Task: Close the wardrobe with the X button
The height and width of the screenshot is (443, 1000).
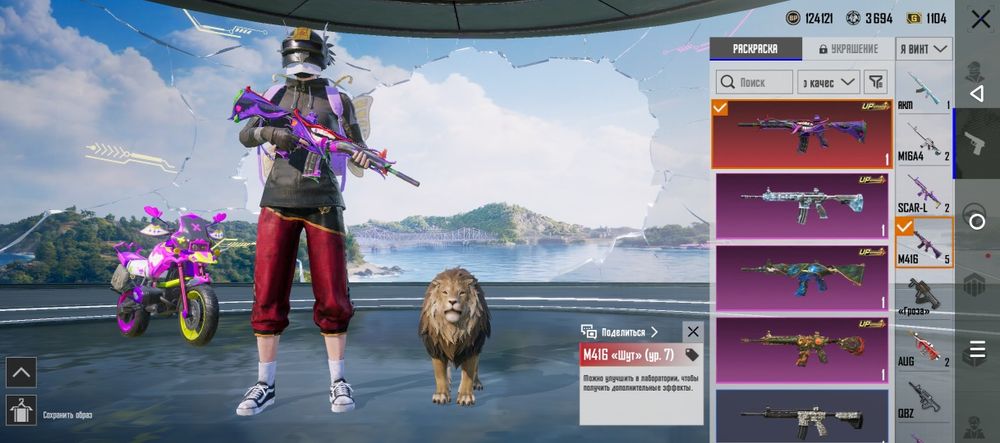Action: [976, 19]
